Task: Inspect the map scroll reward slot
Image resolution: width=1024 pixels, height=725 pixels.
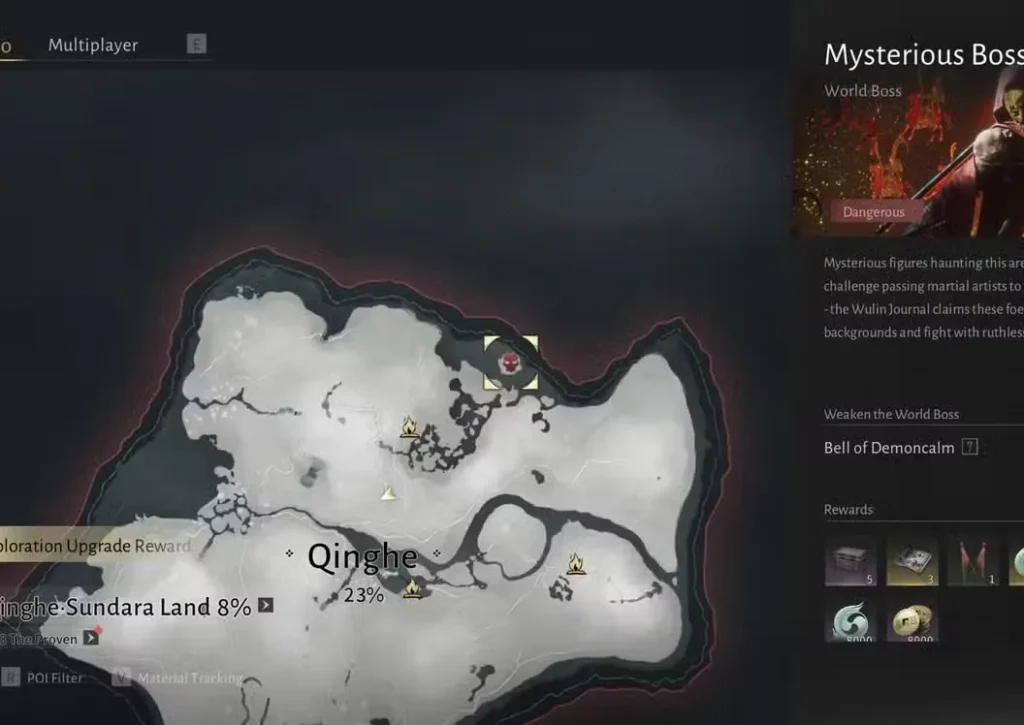Action: (912, 561)
